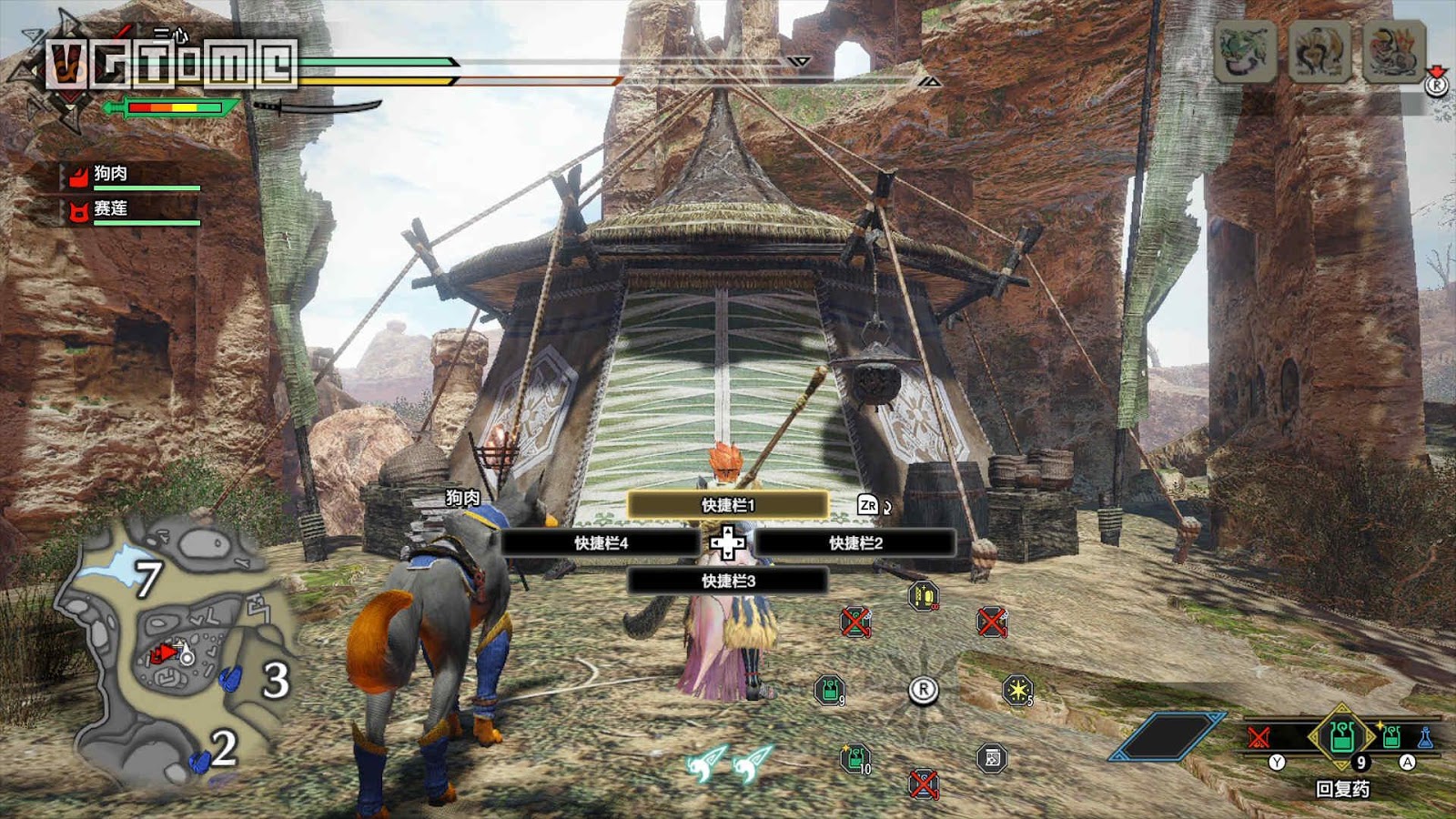Throw the flash bomb radial item

[1016, 690]
